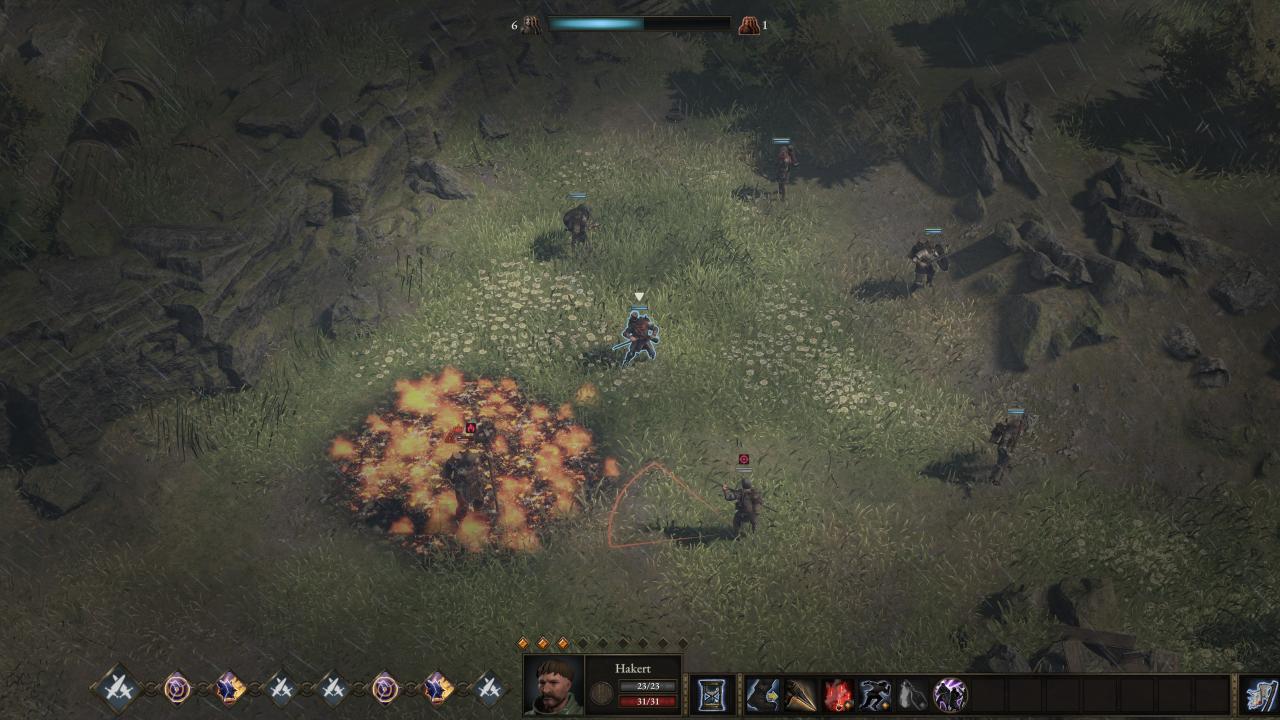Select the large first turn-order diamond
The width and height of the screenshot is (1280, 720).
pos(118,688)
